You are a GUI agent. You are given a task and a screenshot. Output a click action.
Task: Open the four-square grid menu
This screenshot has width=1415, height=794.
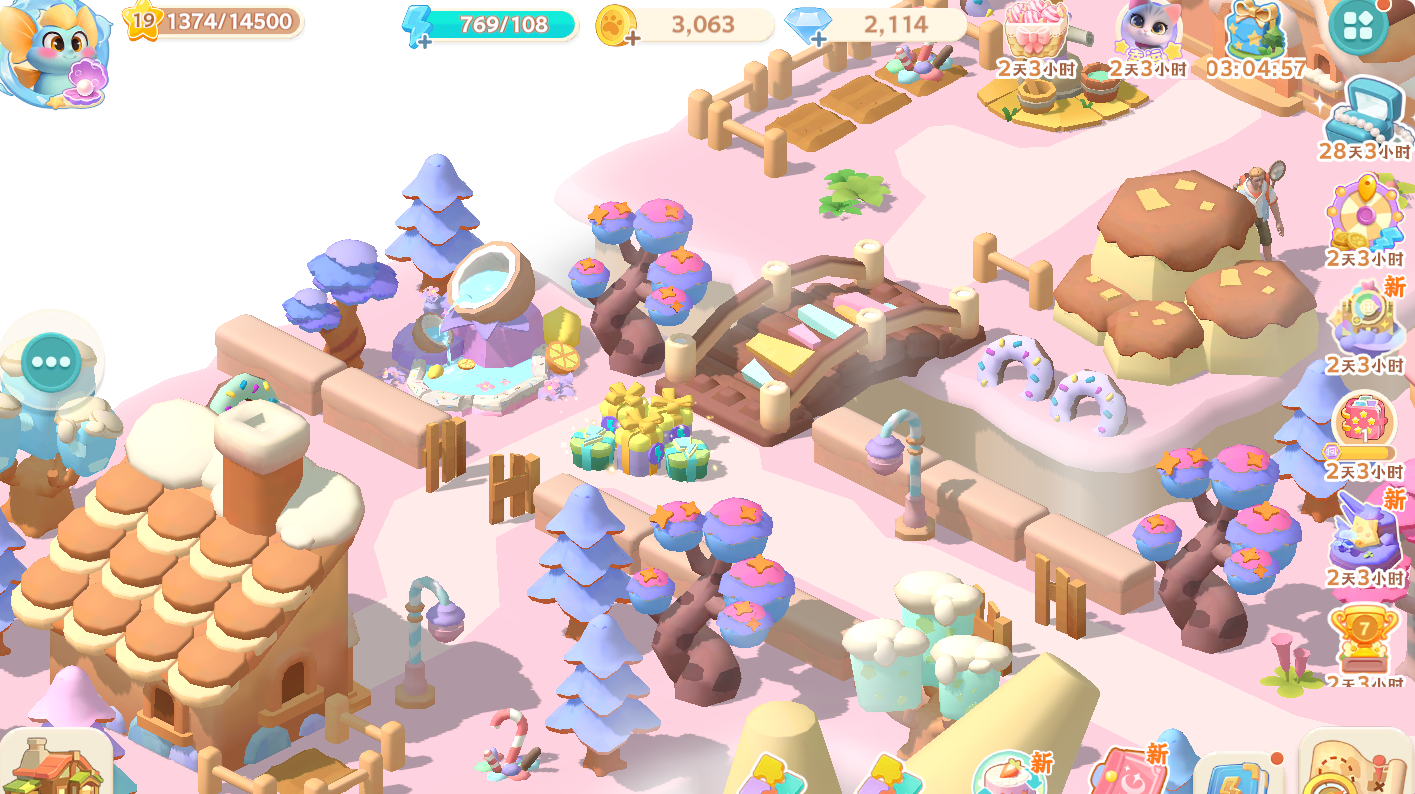[x=1358, y=26]
